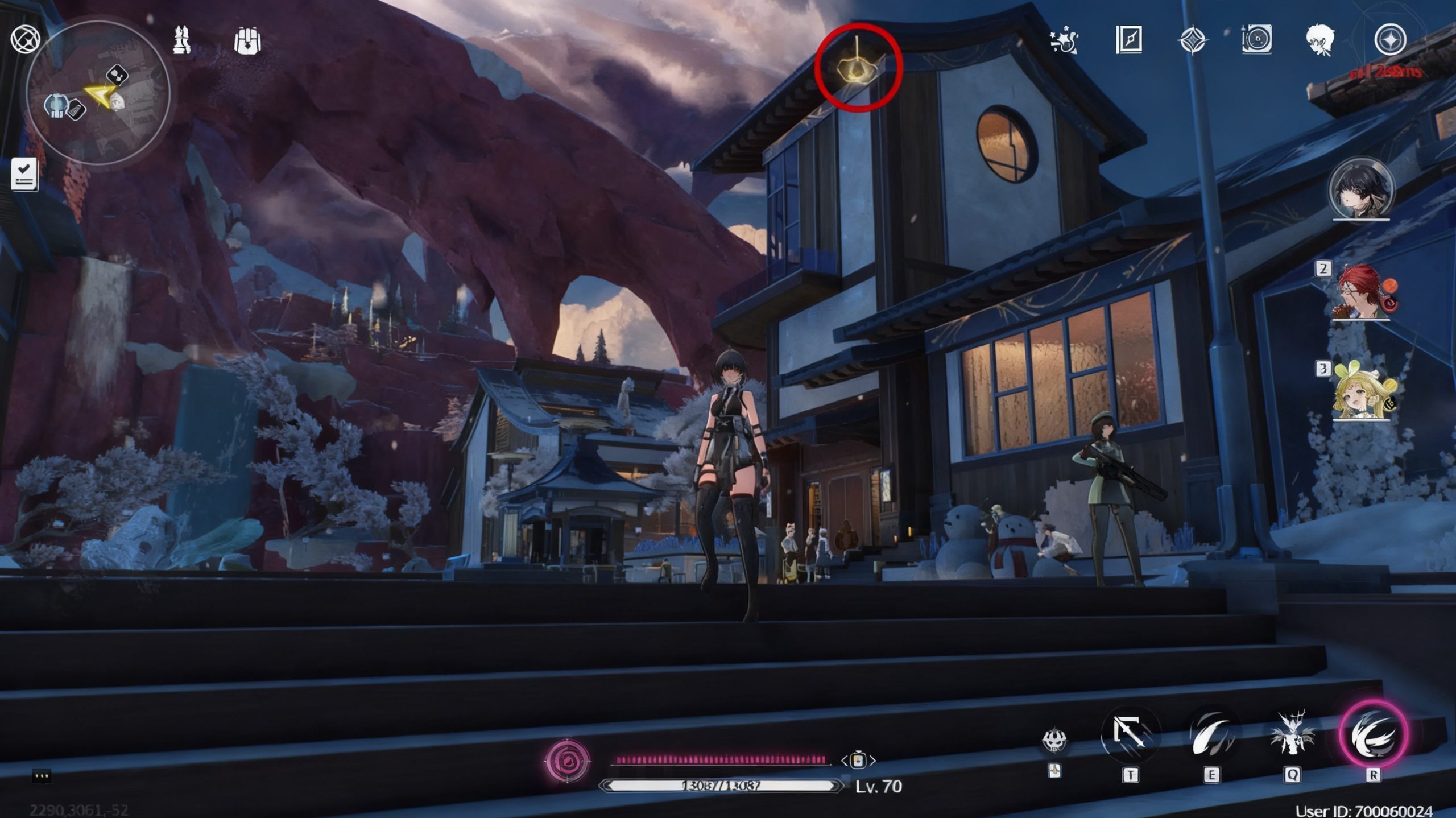Activate the claw slash resonance skill
The image size is (1456, 818).
(1211, 736)
